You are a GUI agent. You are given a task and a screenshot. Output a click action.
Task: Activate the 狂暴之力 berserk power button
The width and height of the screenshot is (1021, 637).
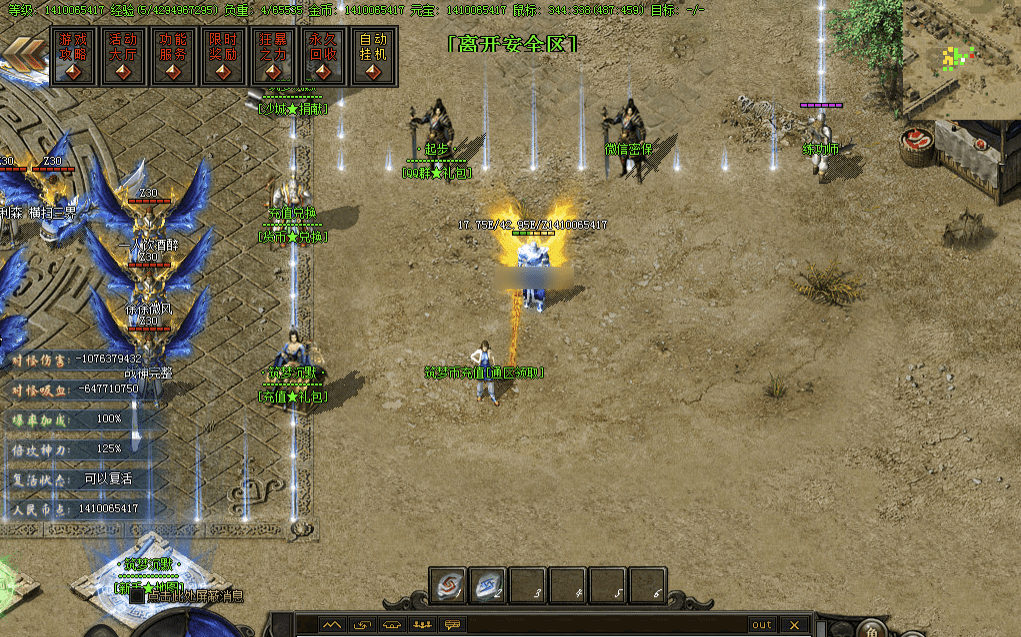272,55
